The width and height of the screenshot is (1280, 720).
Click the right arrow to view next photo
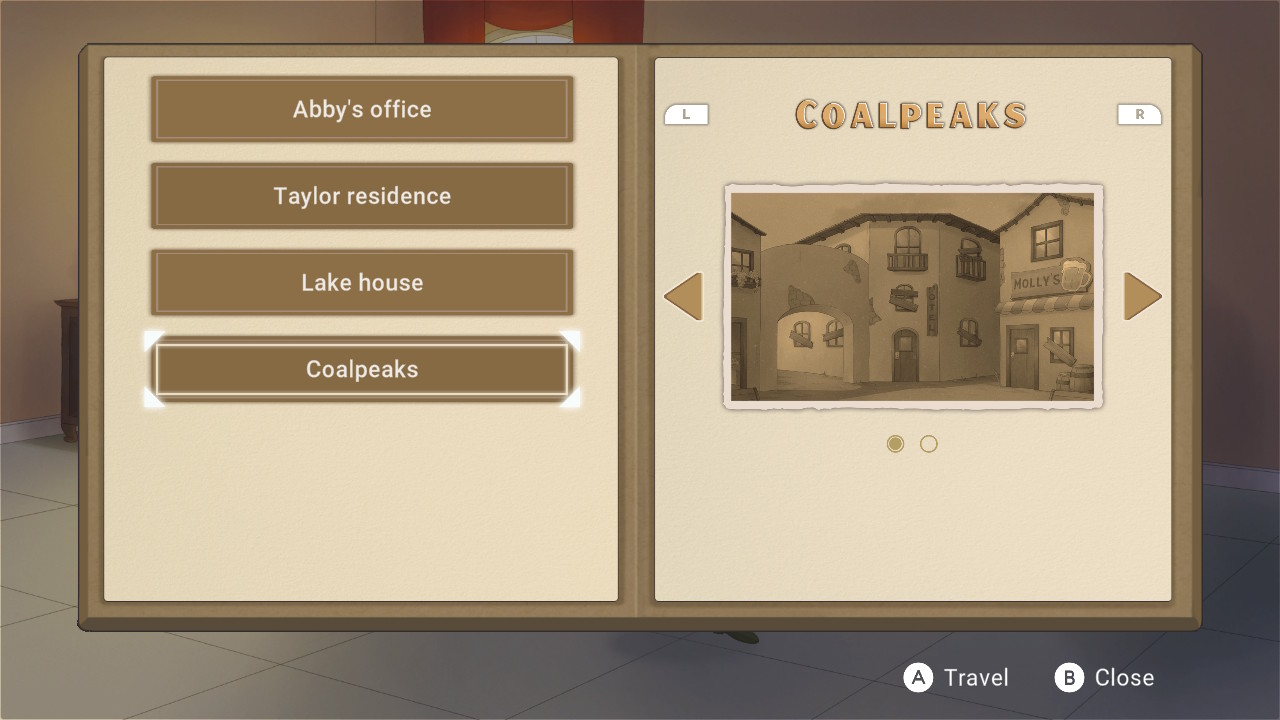pyautogui.click(x=1142, y=296)
